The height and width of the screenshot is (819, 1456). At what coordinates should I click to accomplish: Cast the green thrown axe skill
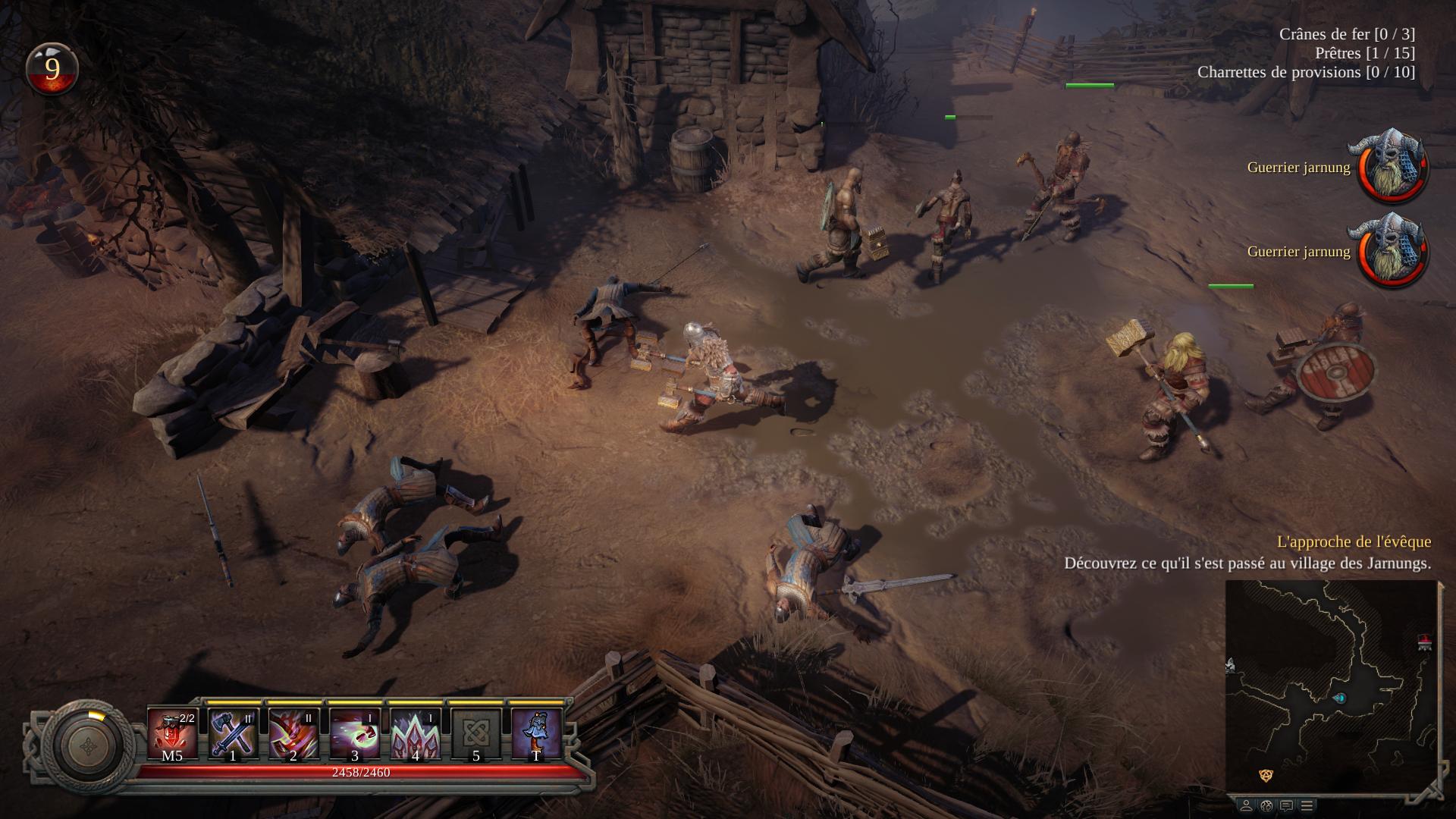tap(354, 733)
